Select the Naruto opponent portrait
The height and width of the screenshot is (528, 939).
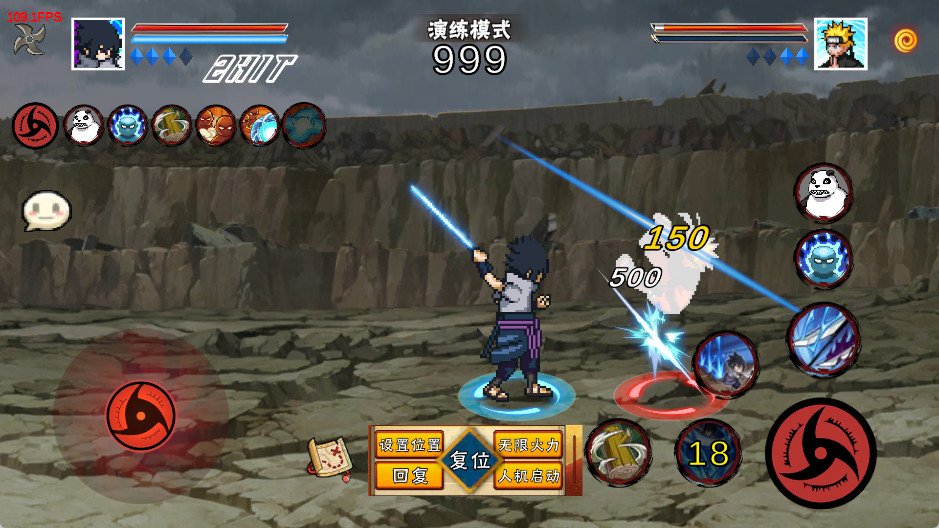click(x=840, y=44)
